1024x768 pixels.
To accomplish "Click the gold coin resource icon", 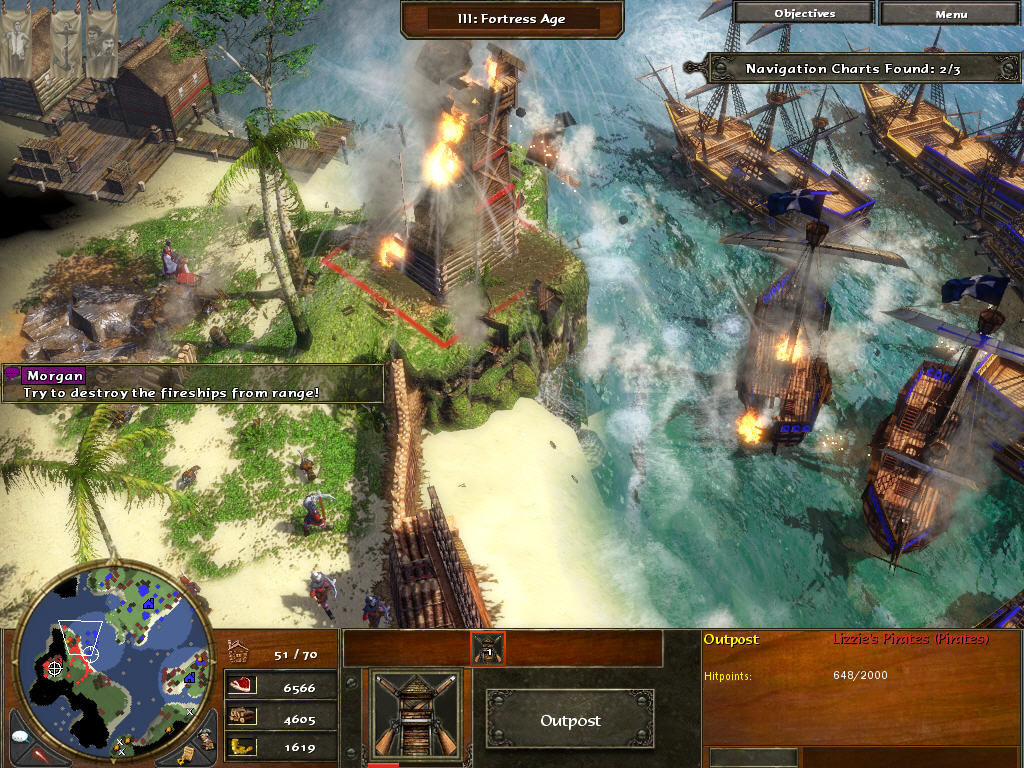I will (x=242, y=746).
